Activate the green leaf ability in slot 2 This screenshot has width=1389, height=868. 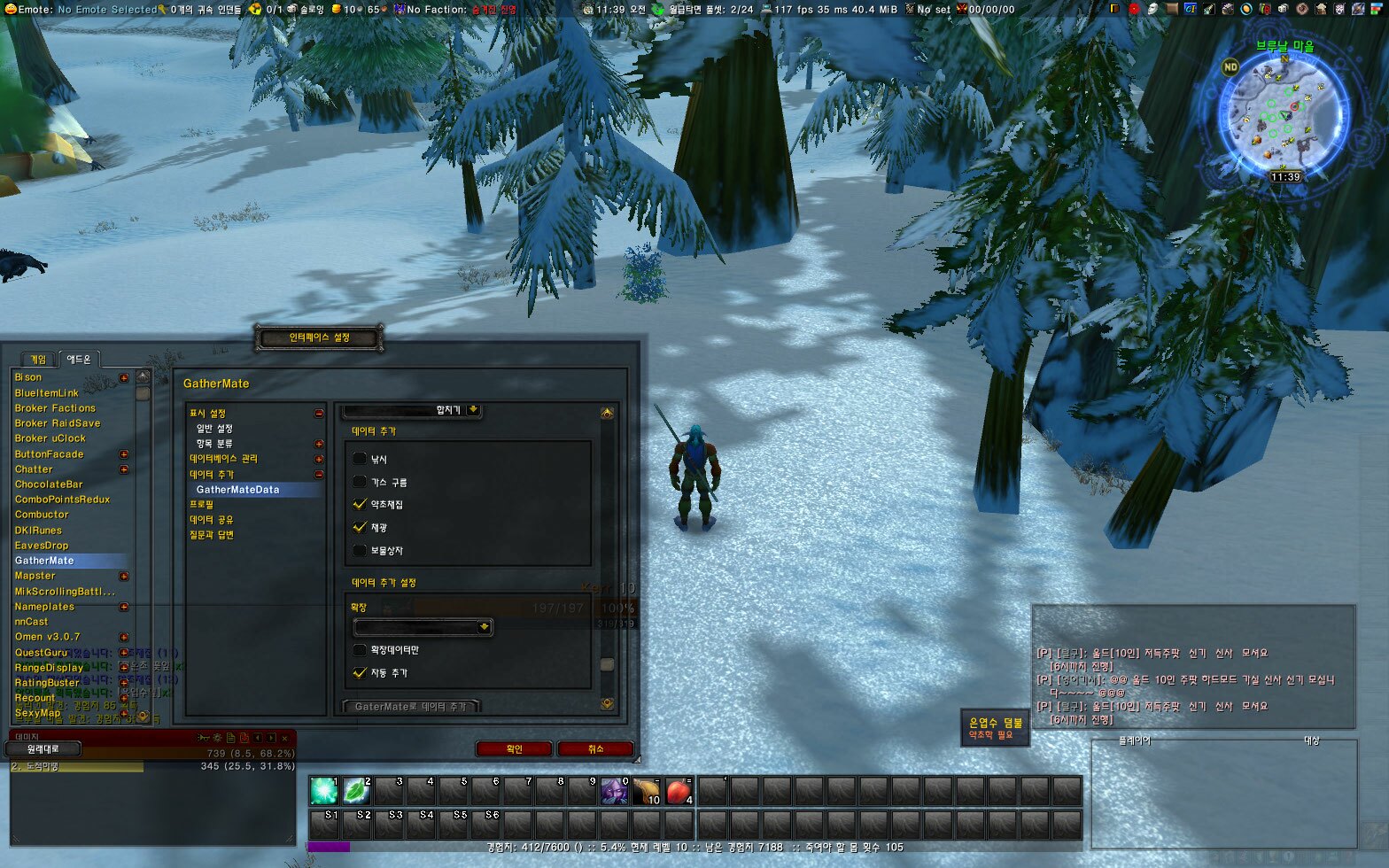click(356, 791)
